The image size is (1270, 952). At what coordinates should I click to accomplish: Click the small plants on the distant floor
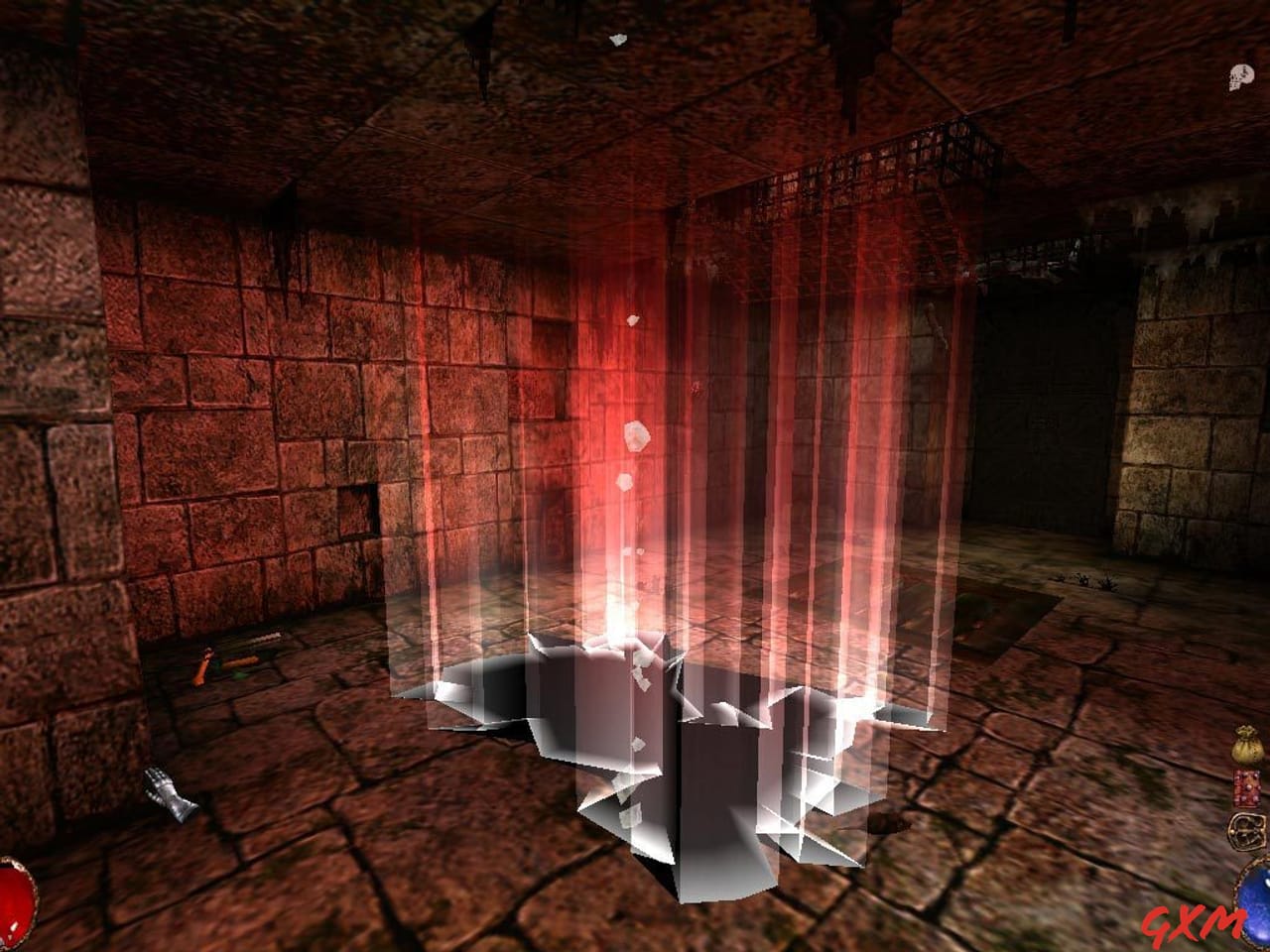click(x=1081, y=580)
